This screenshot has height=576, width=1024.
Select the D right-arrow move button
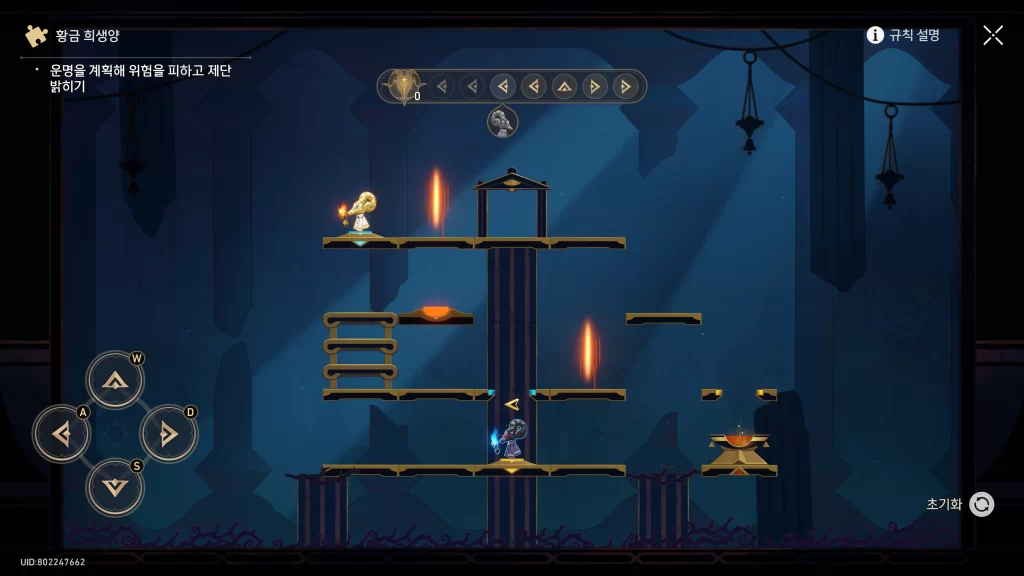tap(169, 434)
